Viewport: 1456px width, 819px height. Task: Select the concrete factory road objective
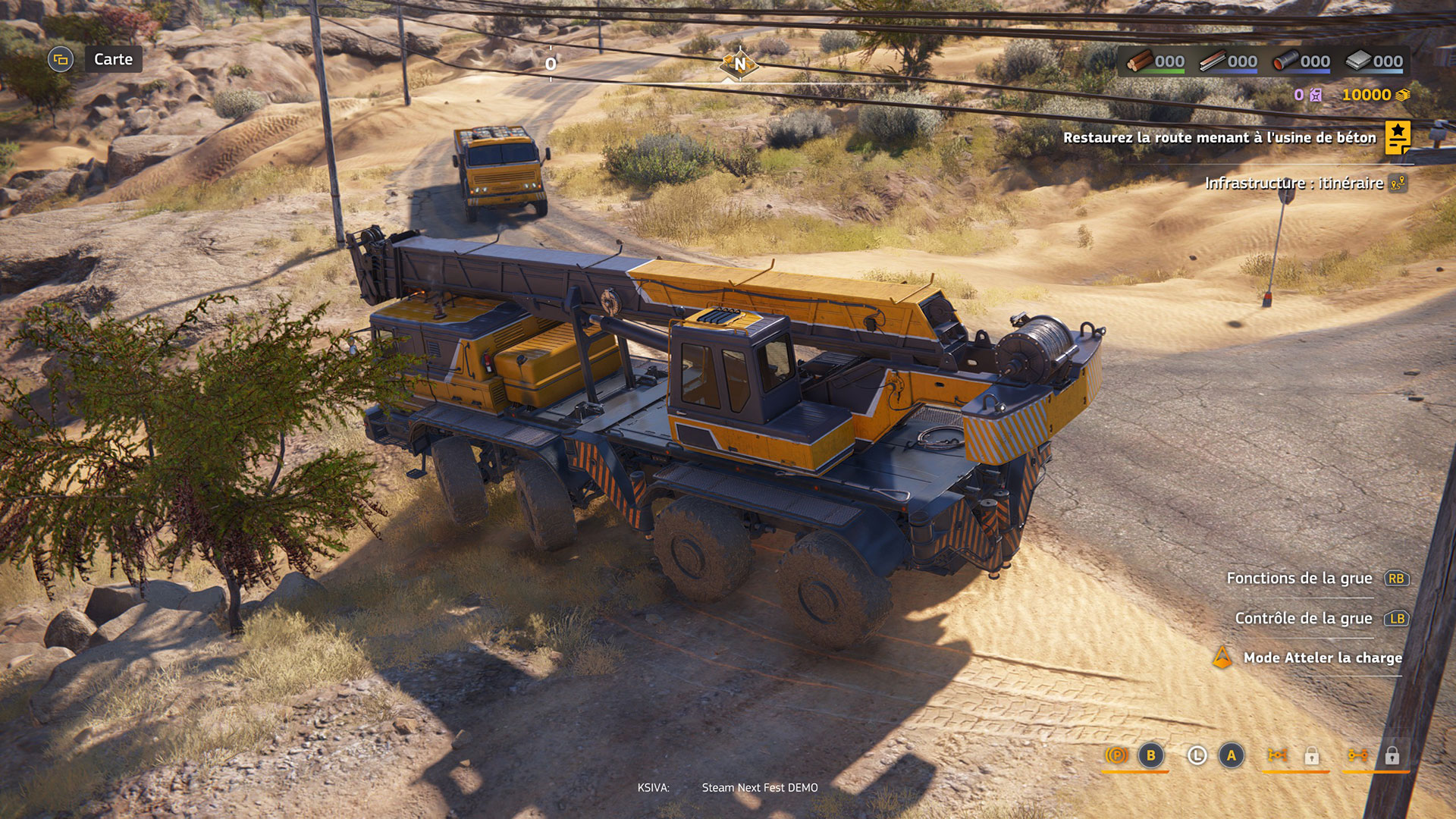tap(1219, 137)
